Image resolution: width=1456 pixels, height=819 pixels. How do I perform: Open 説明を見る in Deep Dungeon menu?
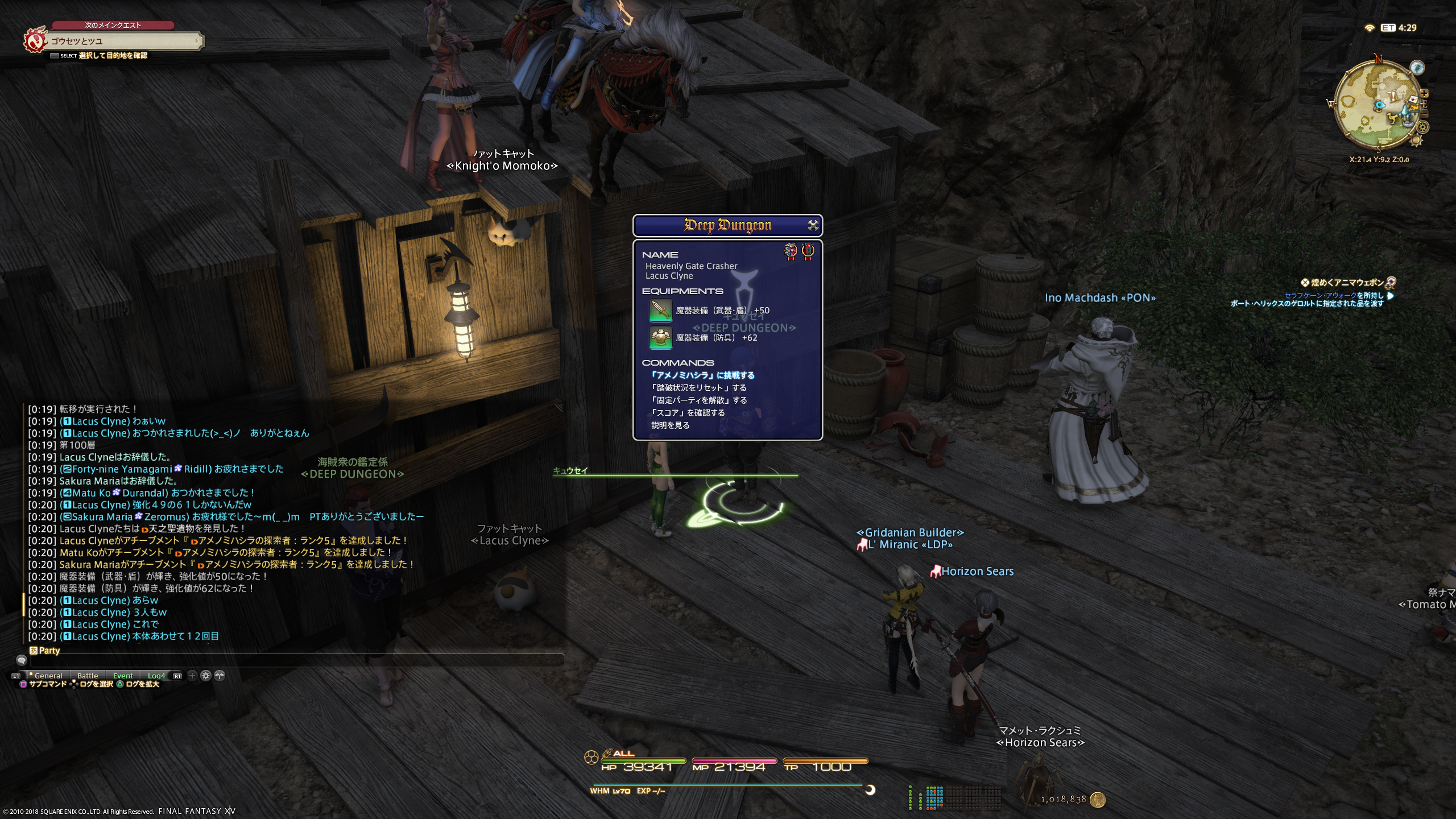(x=670, y=425)
